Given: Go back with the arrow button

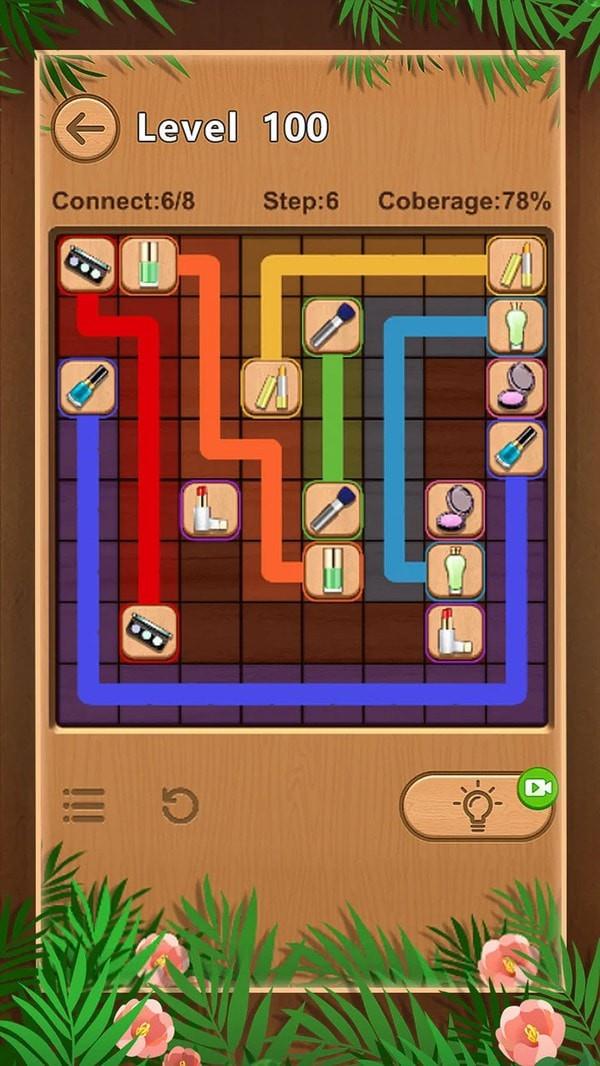Looking at the screenshot, I should 85,128.
